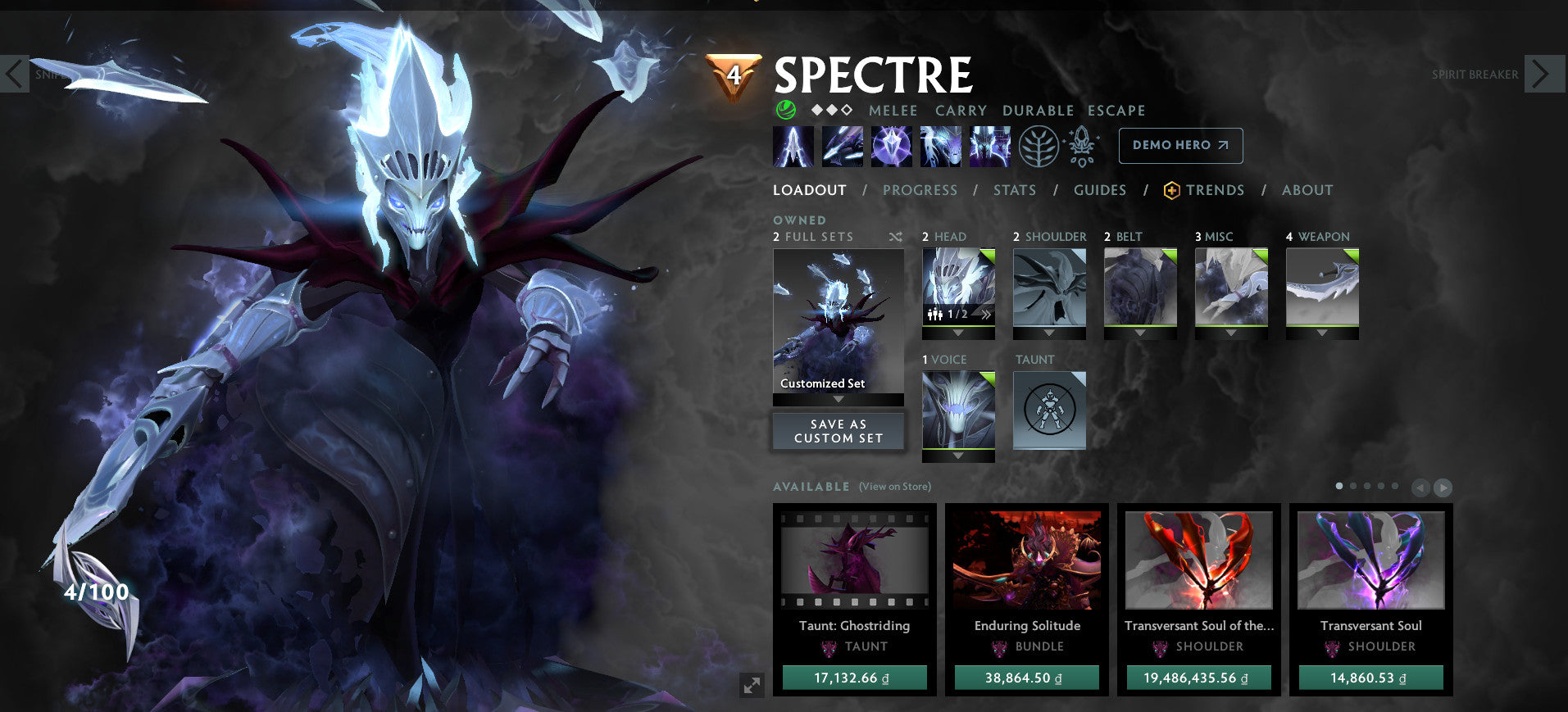Click the DEMO HERO button
The width and height of the screenshot is (1568, 712).
(1181, 145)
